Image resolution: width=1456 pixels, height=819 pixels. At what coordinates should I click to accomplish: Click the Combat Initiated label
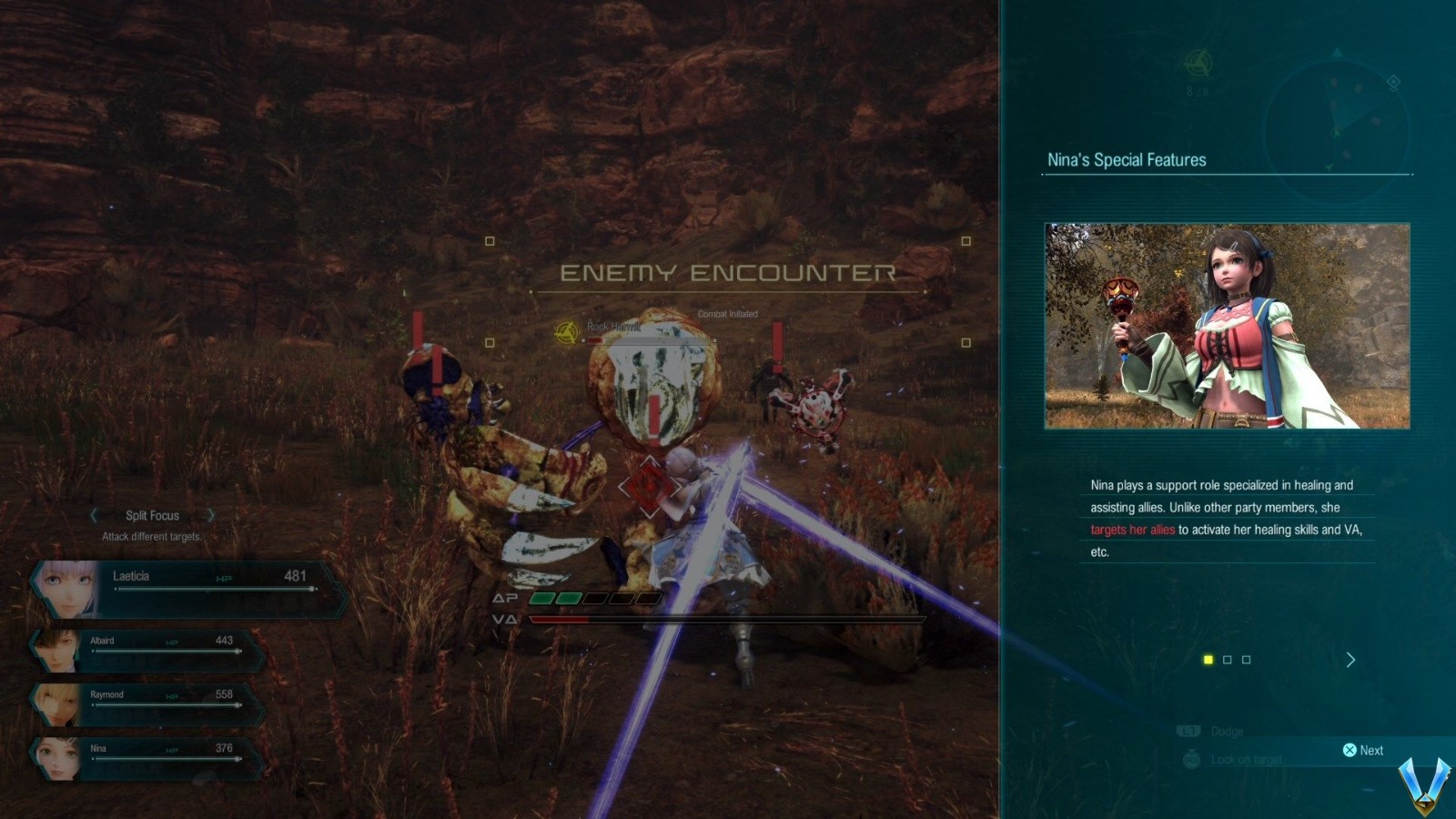click(x=726, y=313)
